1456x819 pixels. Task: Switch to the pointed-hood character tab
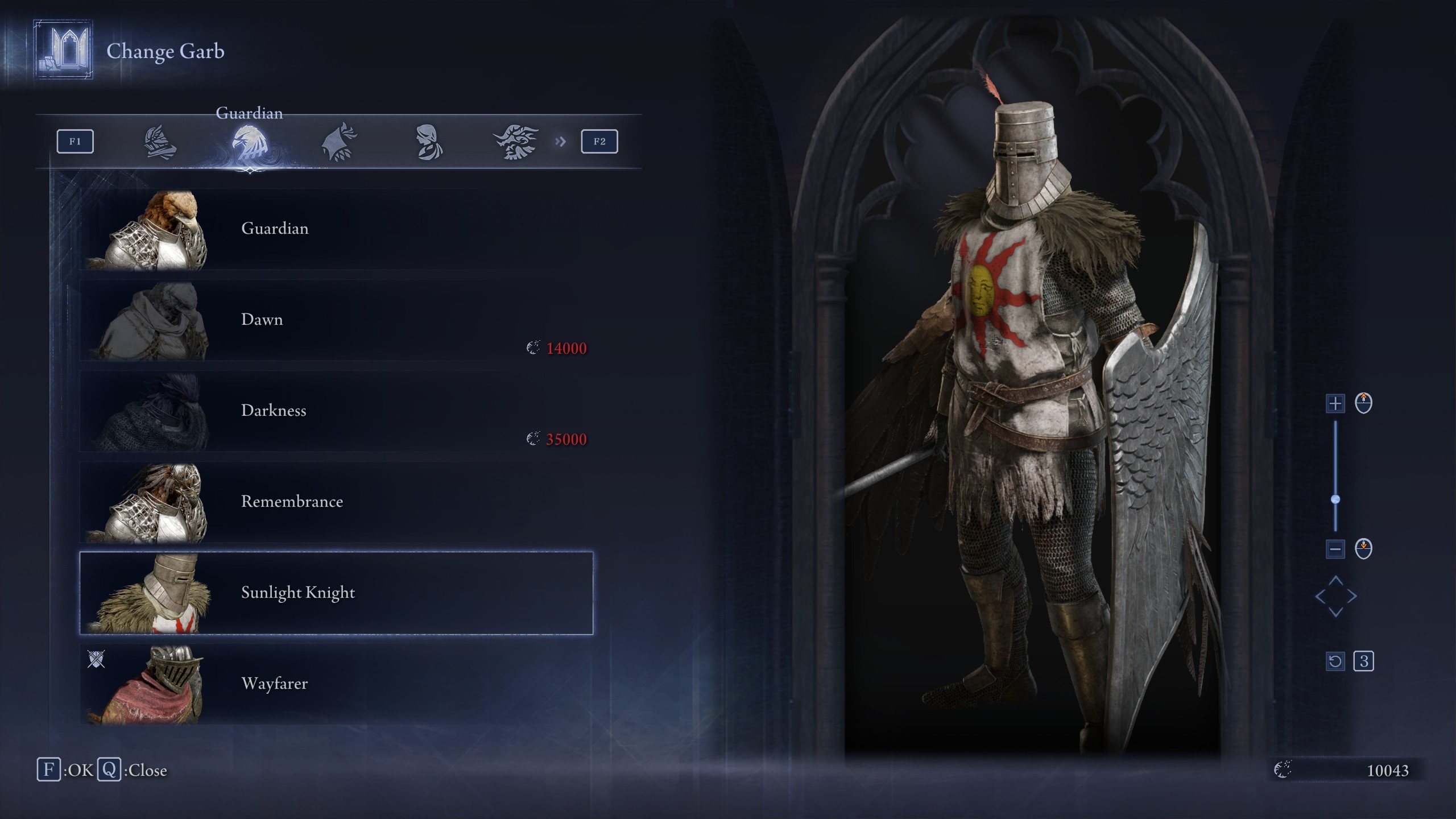(x=339, y=142)
